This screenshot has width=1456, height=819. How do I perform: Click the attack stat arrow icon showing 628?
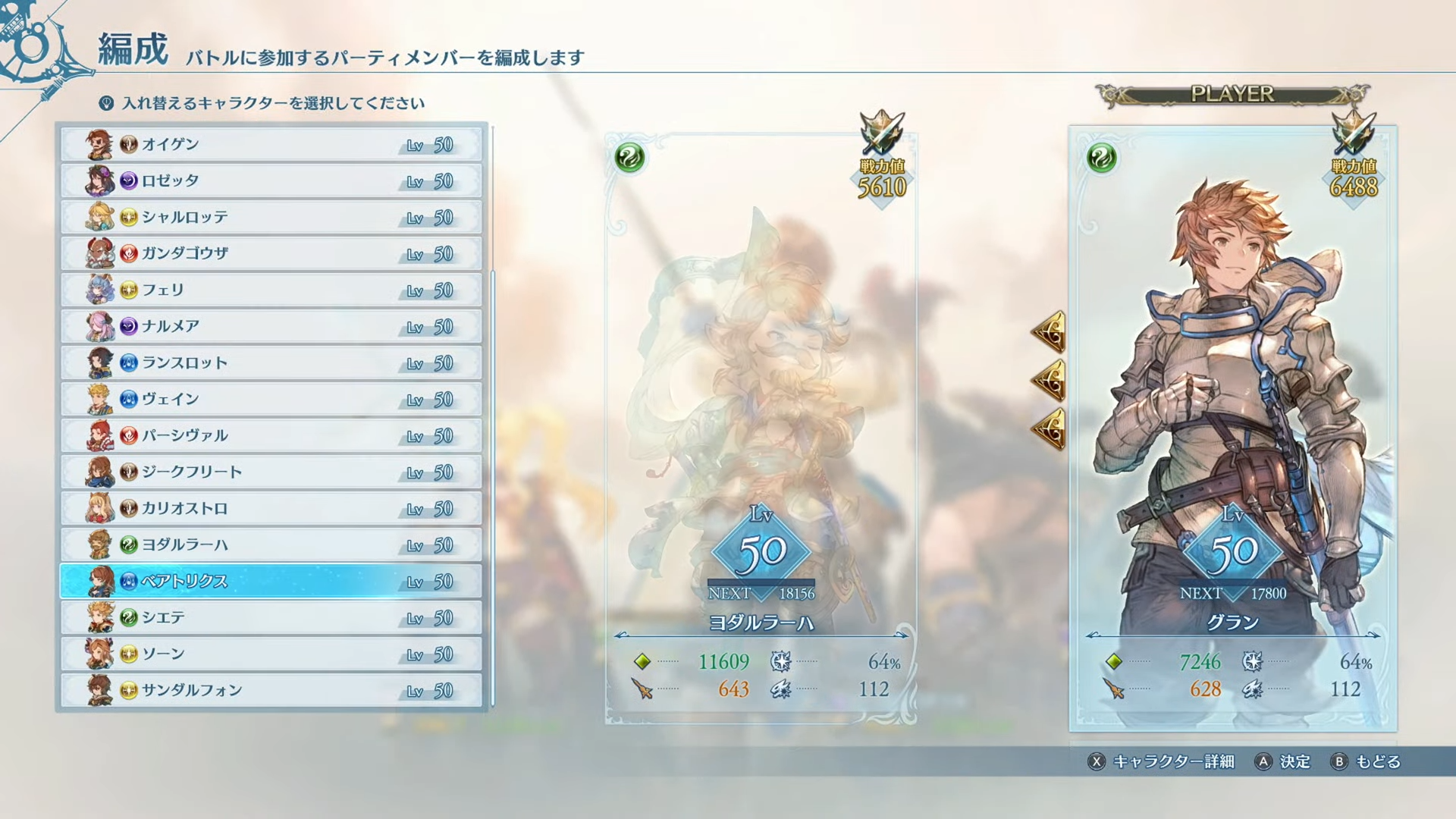click(x=1112, y=690)
